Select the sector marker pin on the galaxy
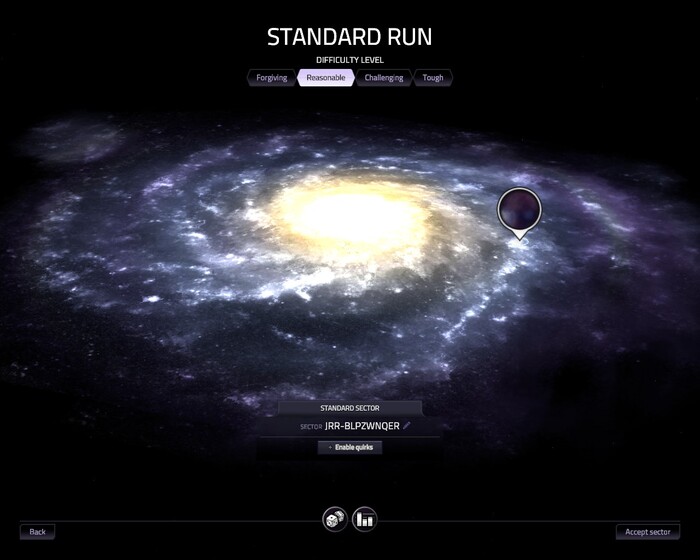 519,210
